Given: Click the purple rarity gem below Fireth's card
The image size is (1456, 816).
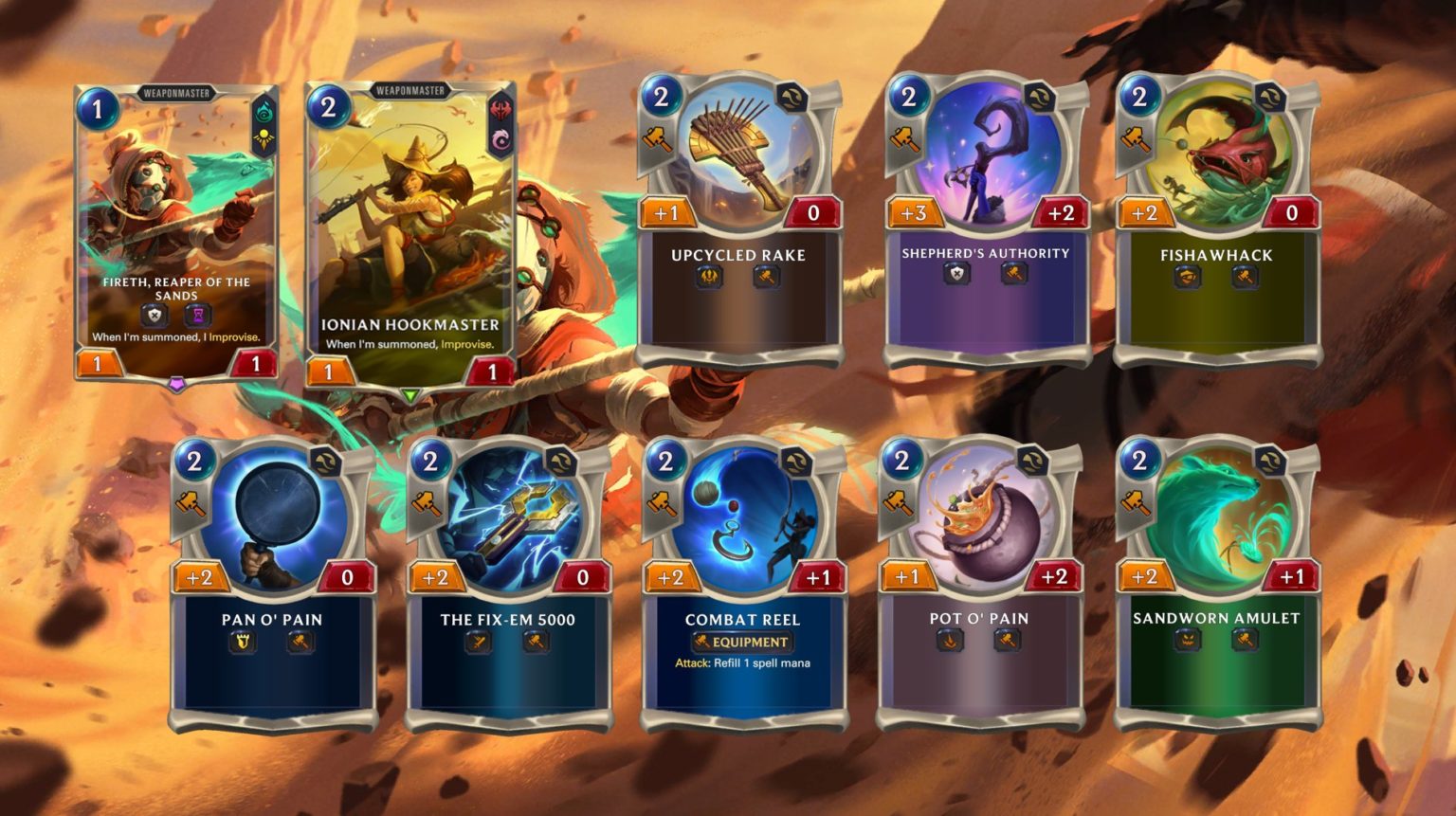Looking at the screenshot, I should (175, 383).
